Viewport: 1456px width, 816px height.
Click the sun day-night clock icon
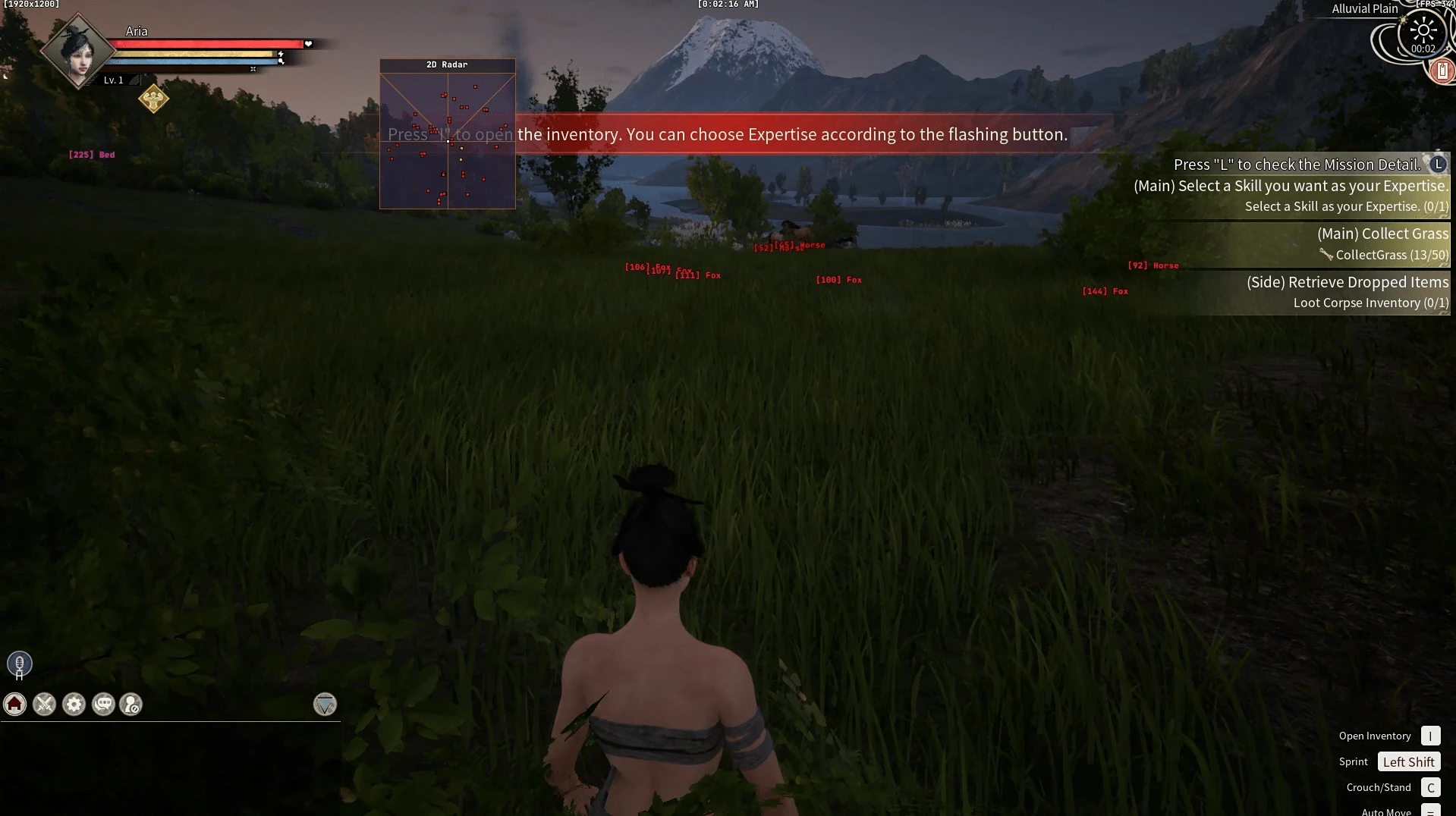1423,32
